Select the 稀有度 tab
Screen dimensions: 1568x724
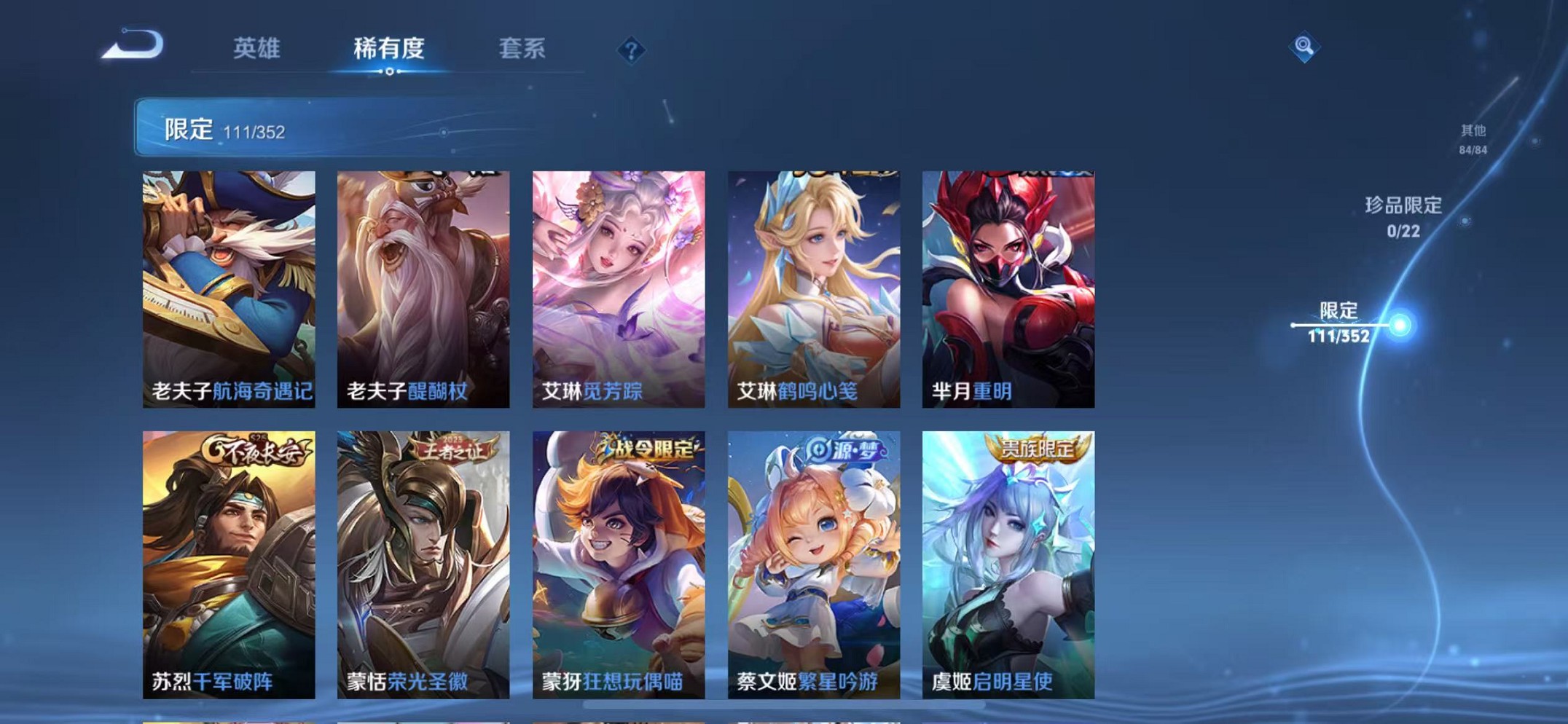[390, 47]
